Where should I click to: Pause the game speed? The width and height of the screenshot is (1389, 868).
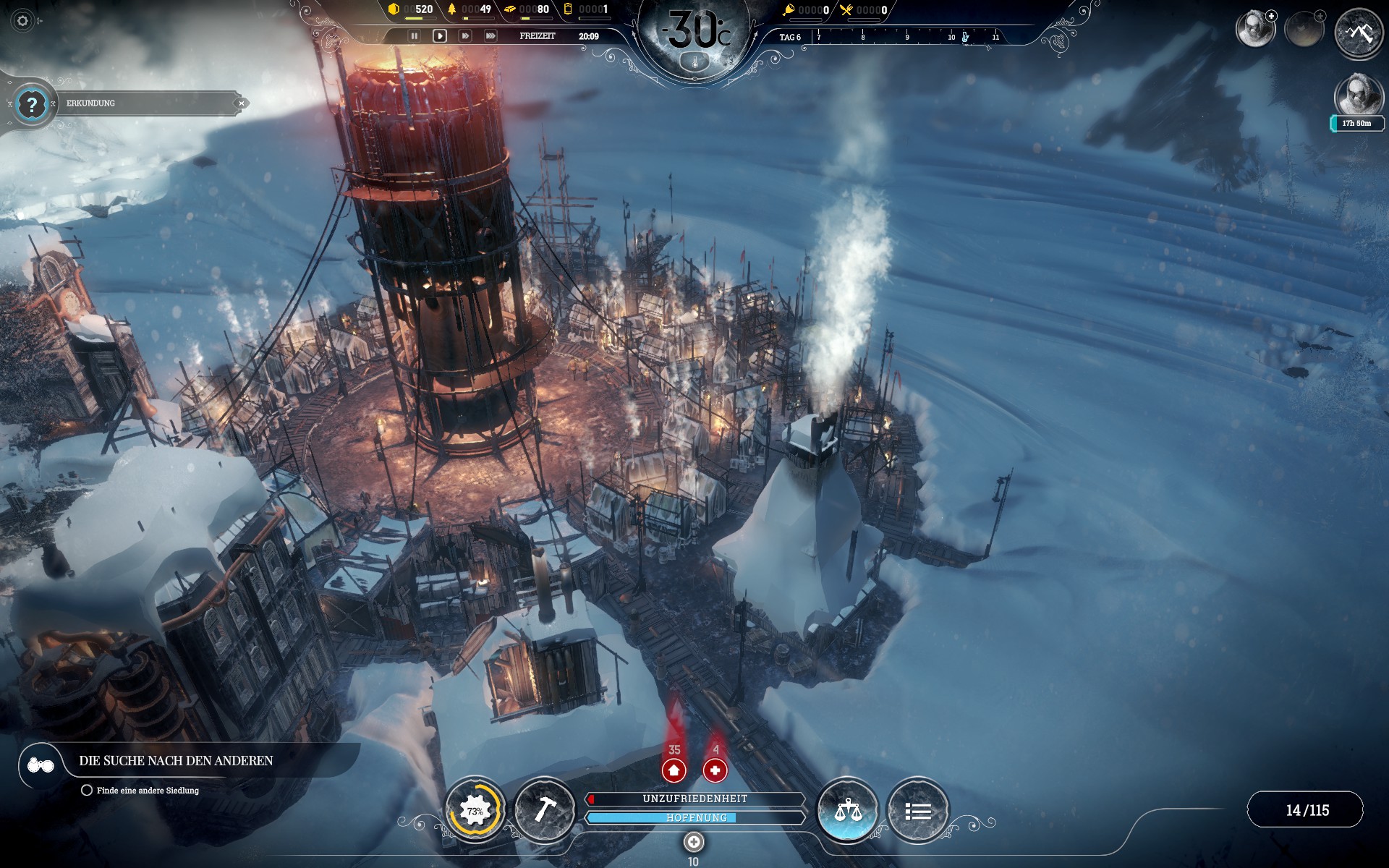[x=415, y=35]
